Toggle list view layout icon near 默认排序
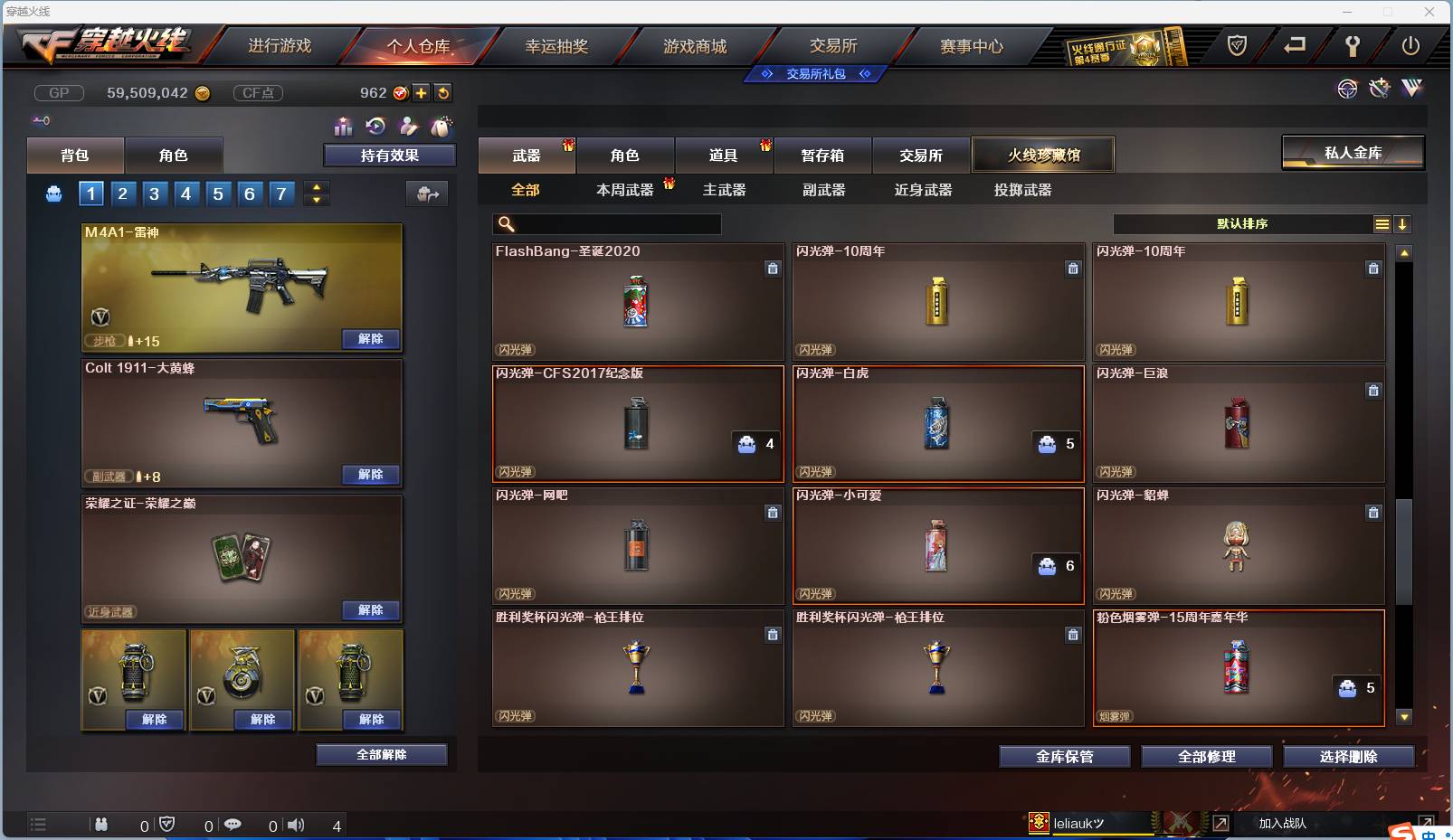 click(1382, 223)
